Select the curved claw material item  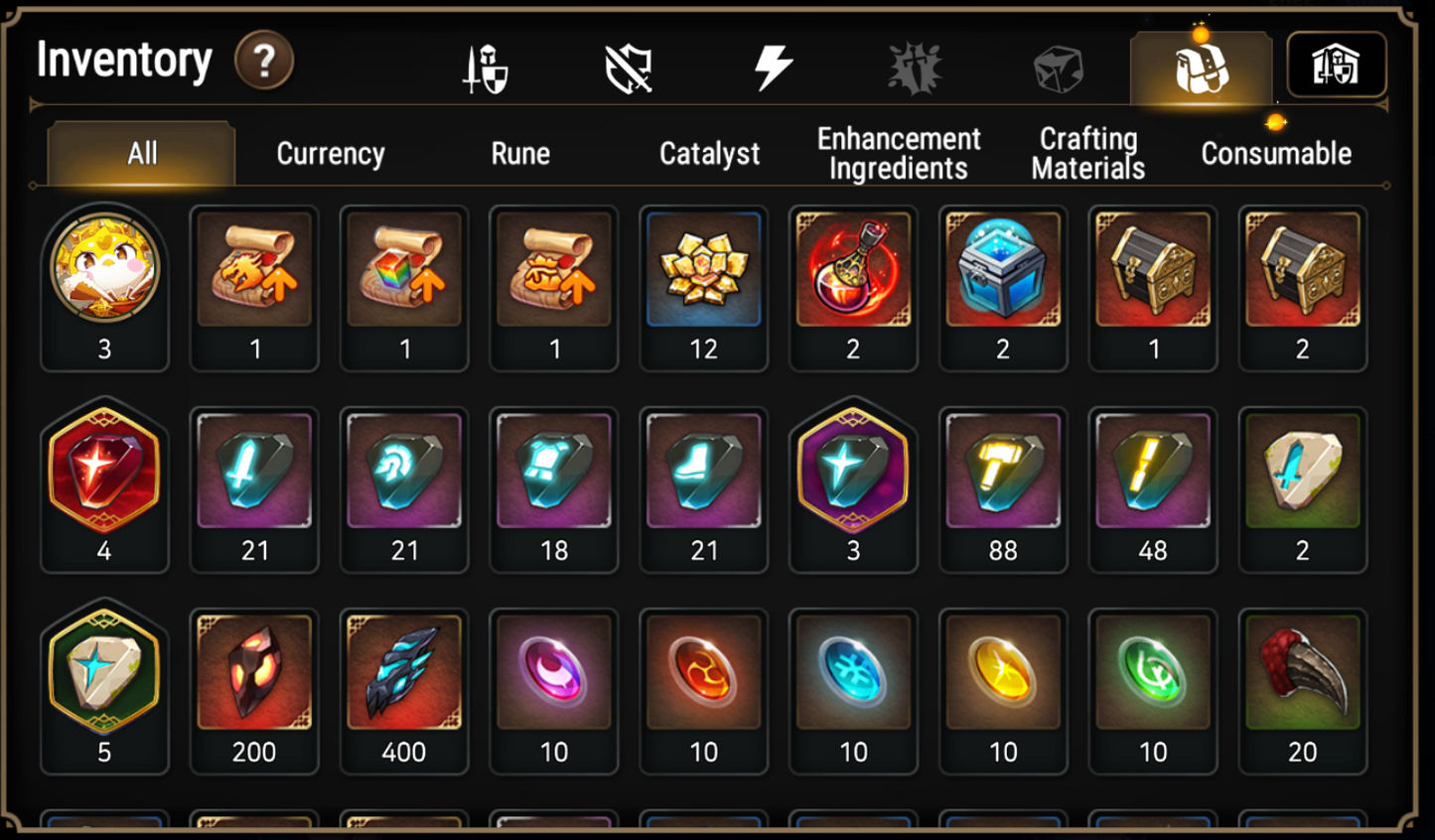click(1303, 673)
